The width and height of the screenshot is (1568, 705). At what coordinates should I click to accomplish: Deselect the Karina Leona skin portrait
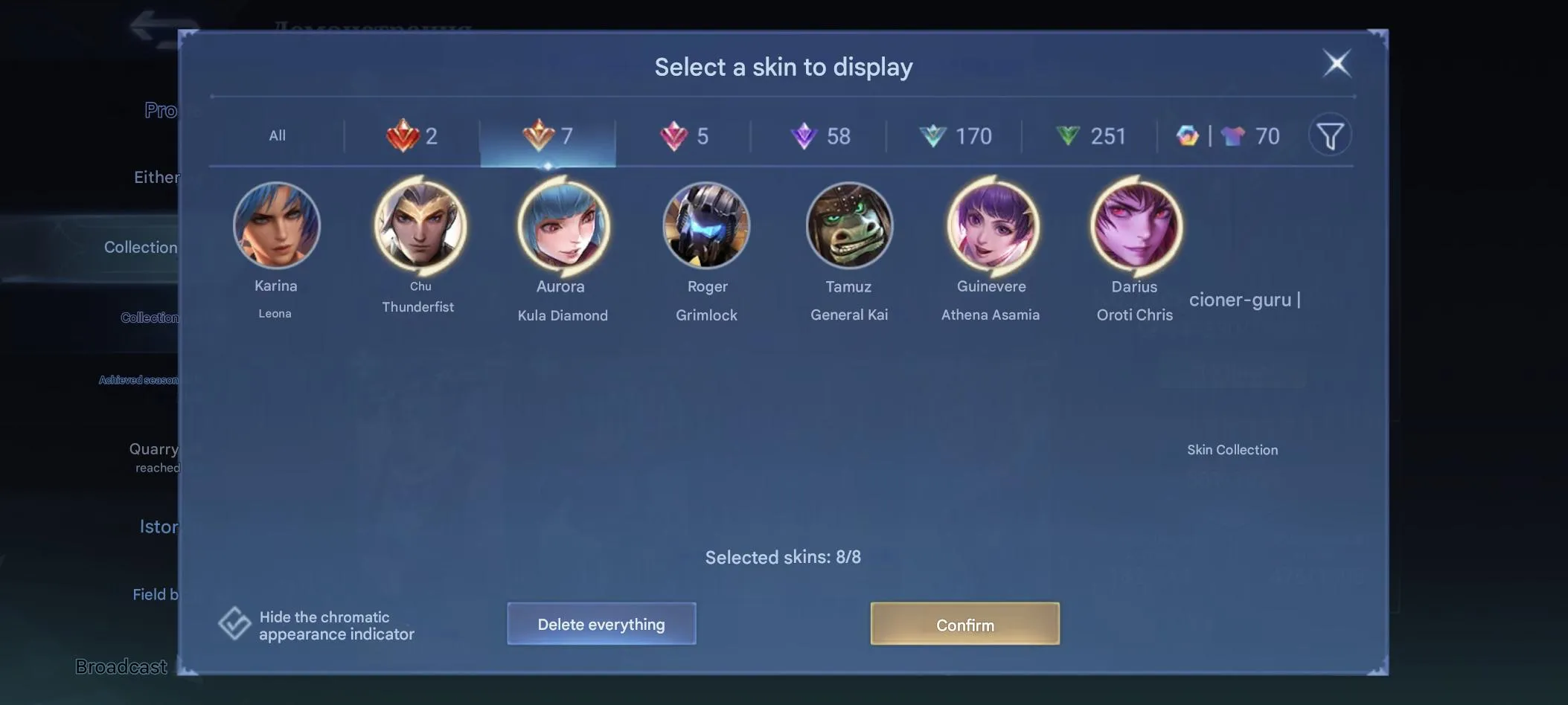tap(276, 225)
